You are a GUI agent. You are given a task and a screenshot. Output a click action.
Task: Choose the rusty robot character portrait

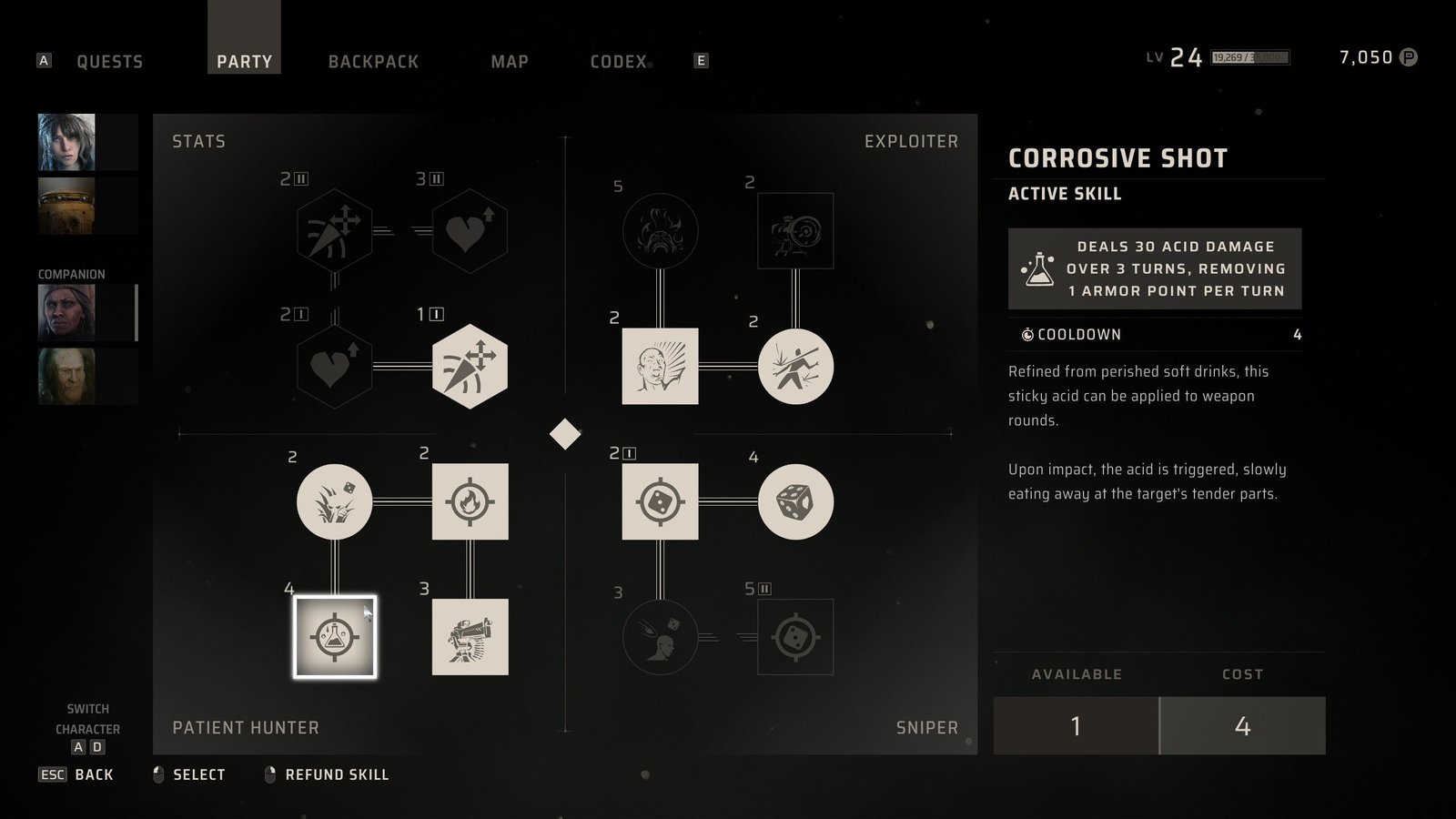click(66, 206)
